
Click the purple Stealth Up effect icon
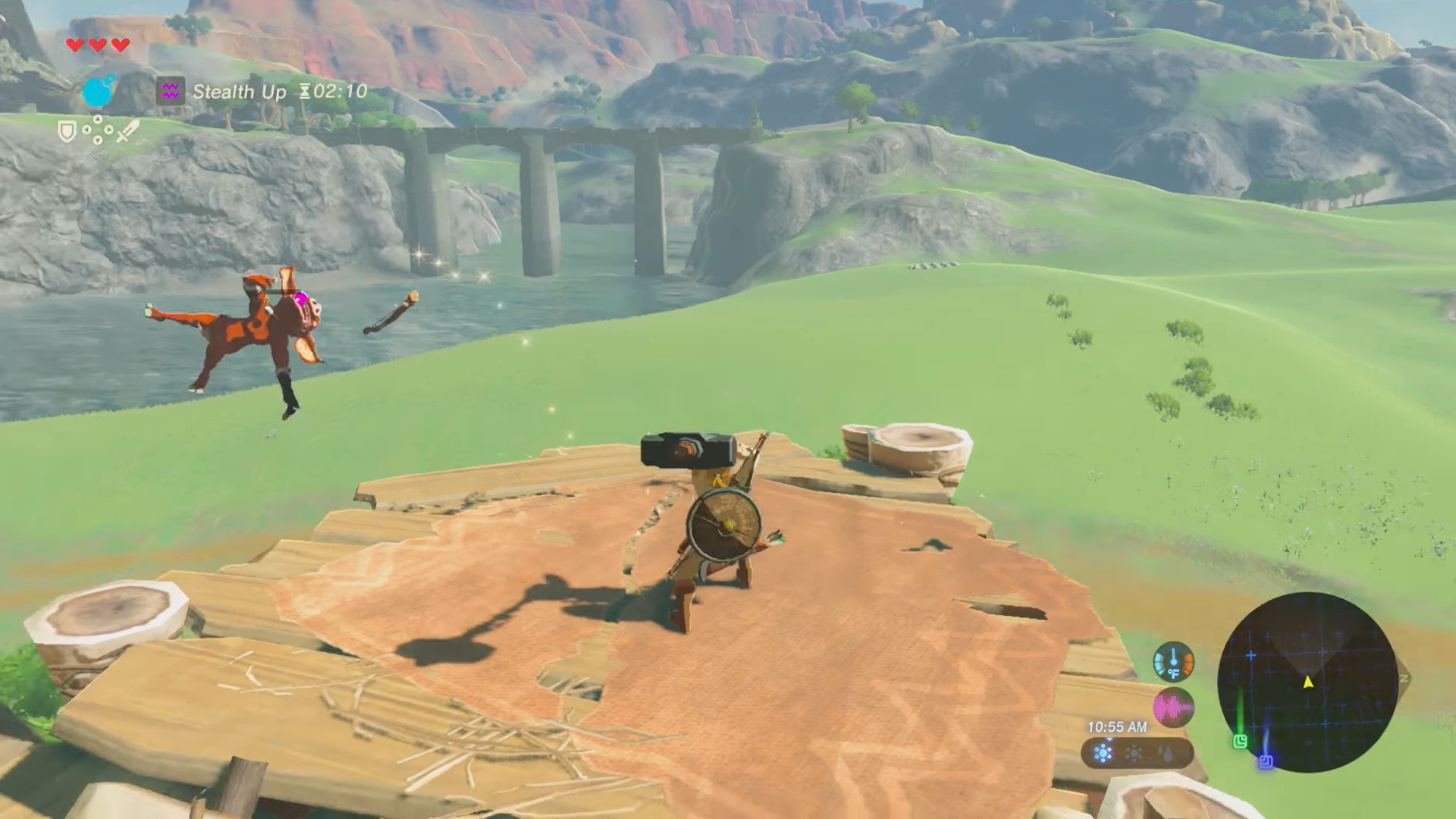click(170, 92)
